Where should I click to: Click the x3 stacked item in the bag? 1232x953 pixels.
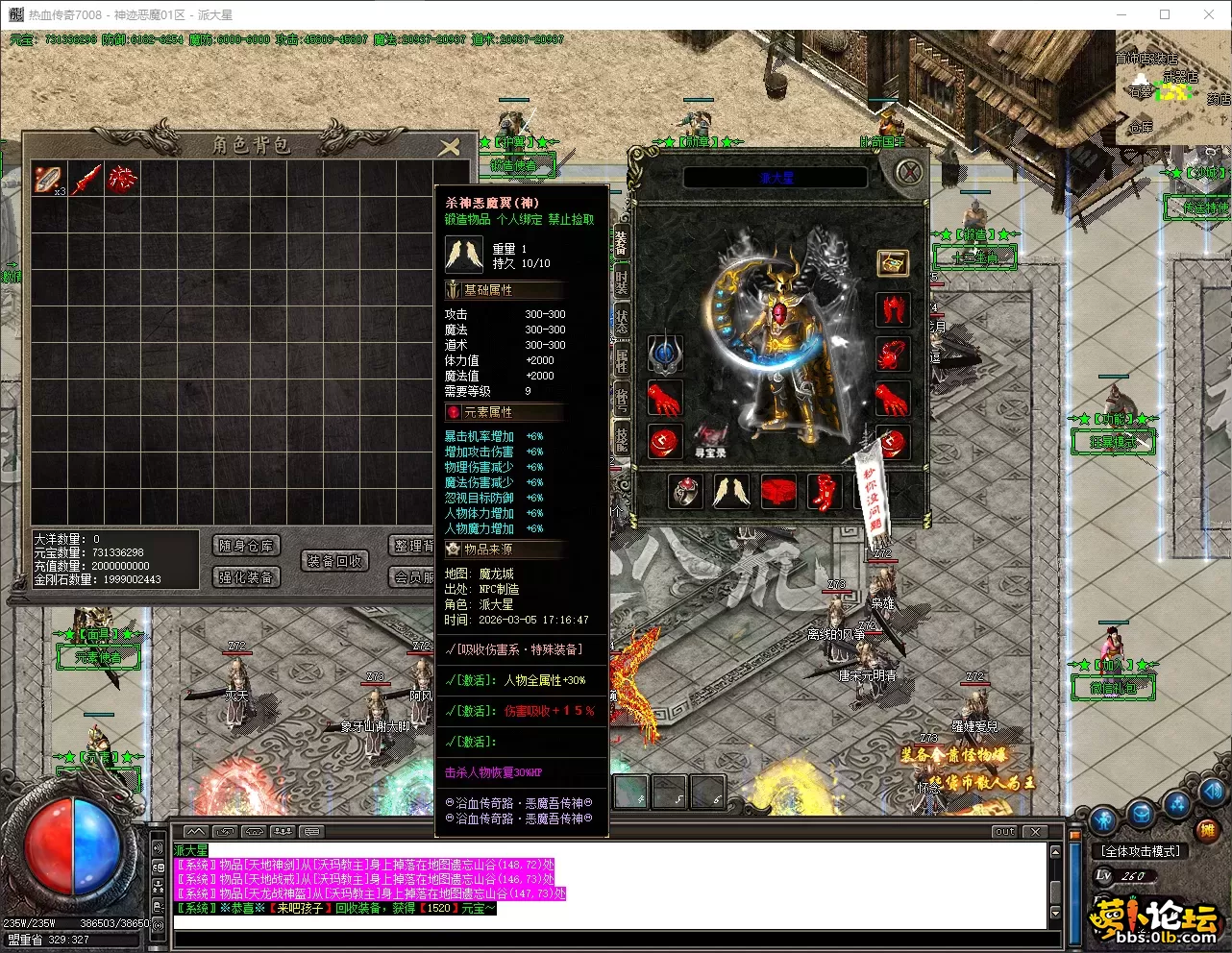[48, 179]
